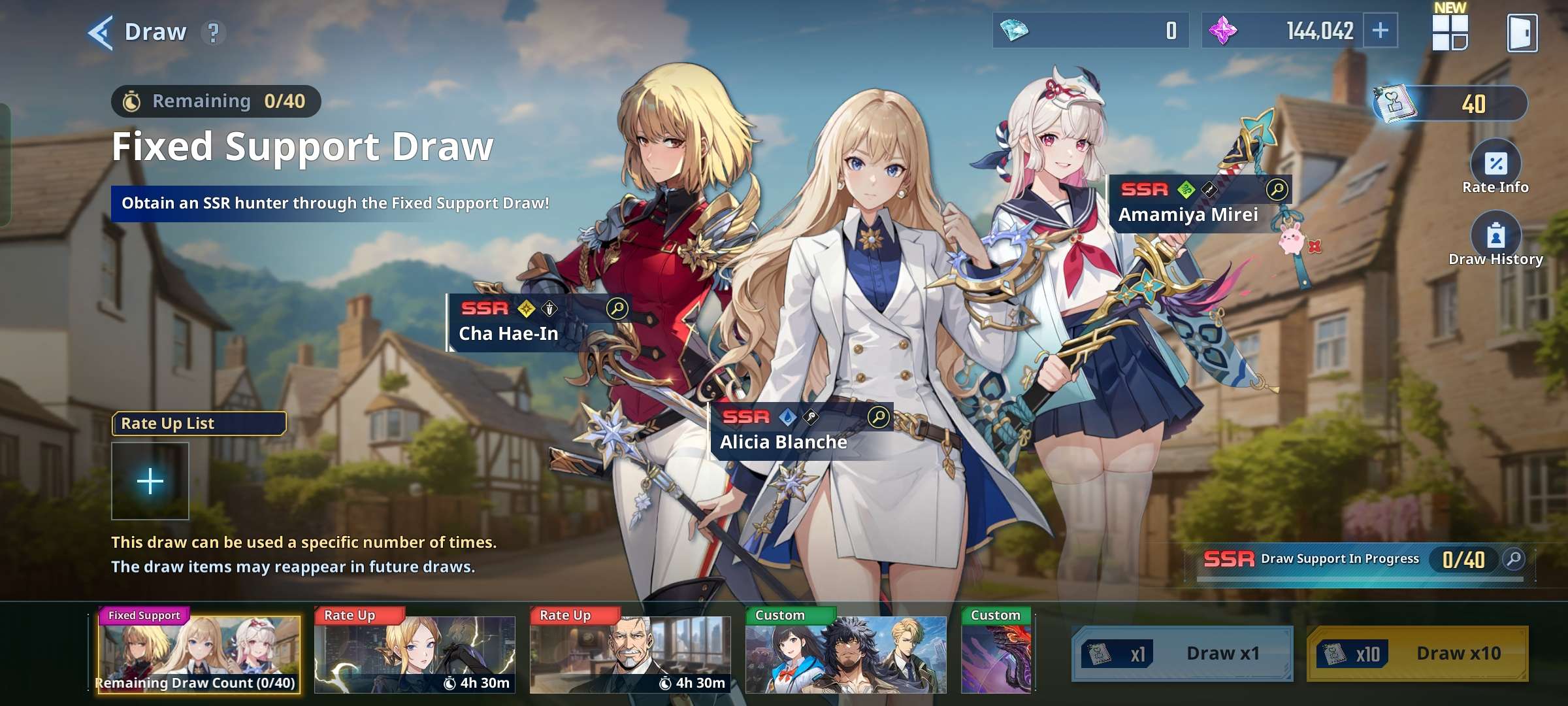View the Draw History

[x=1495, y=237]
